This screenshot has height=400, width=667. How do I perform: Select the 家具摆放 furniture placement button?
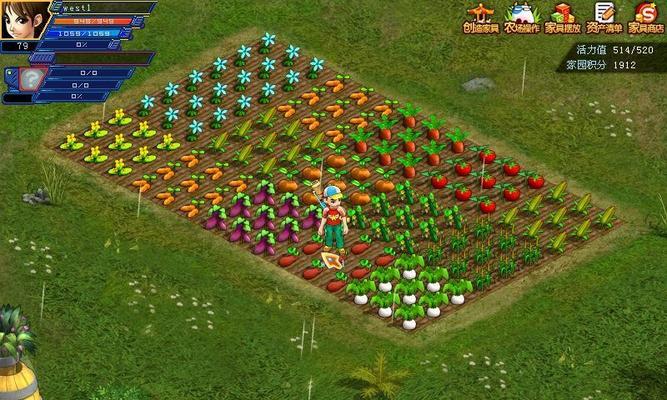click(x=563, y=18)
